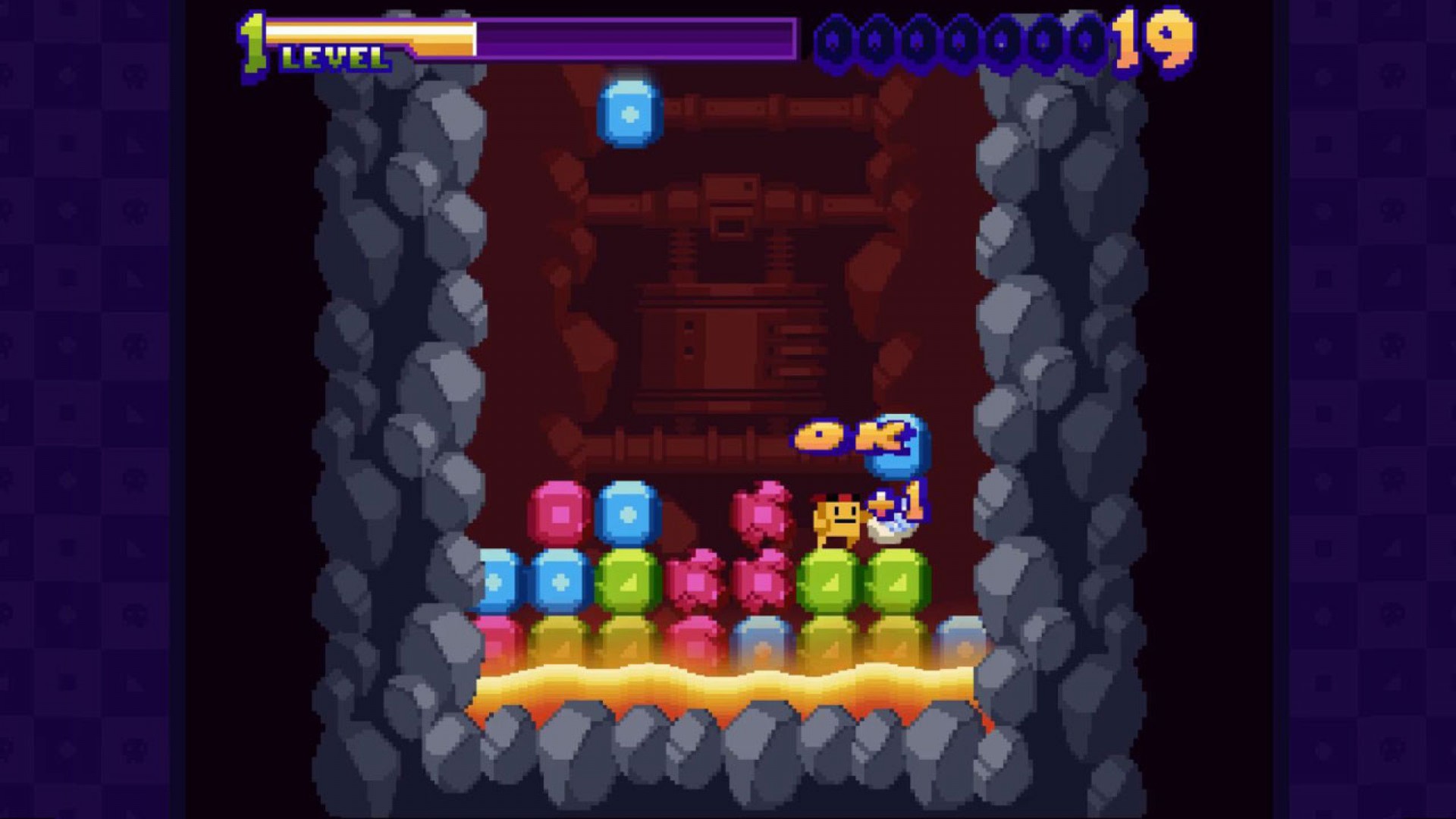This screenshot has height=819, width=1456.
Task: Select the yellow character holding the bucket
Action: tap(838, 519)
